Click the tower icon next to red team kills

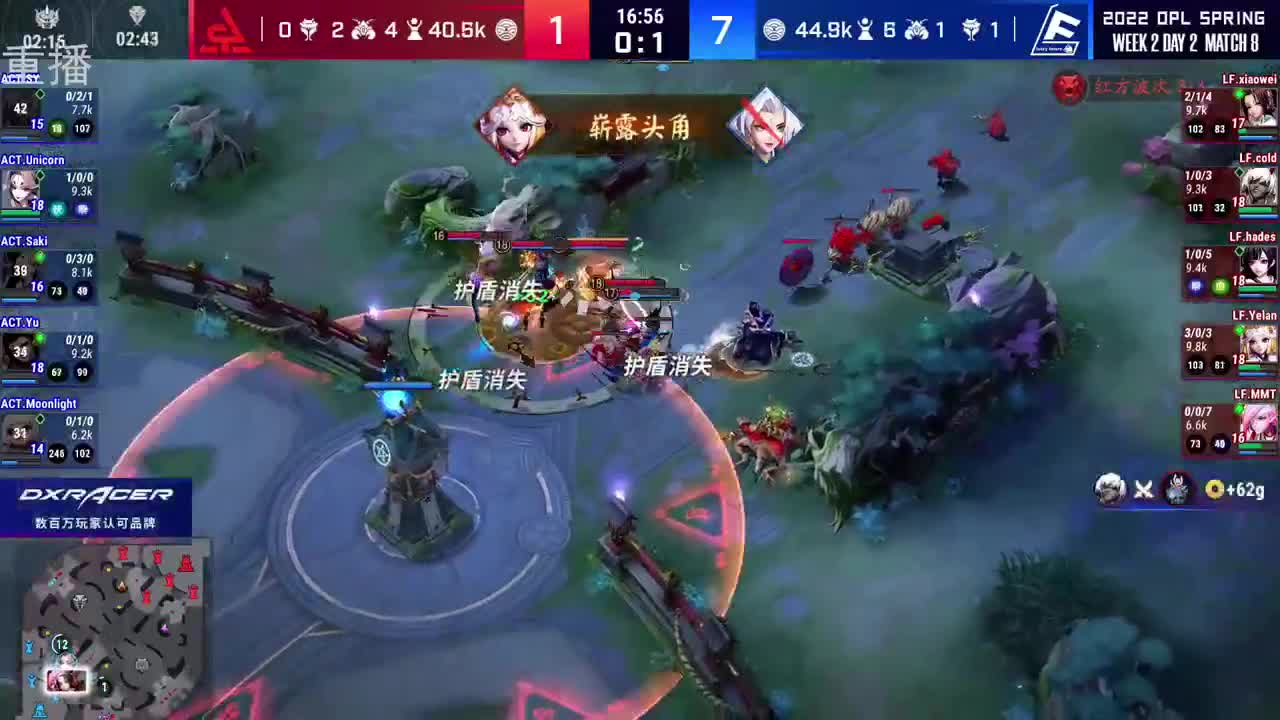pyautogui.click(x=417, y=28)
